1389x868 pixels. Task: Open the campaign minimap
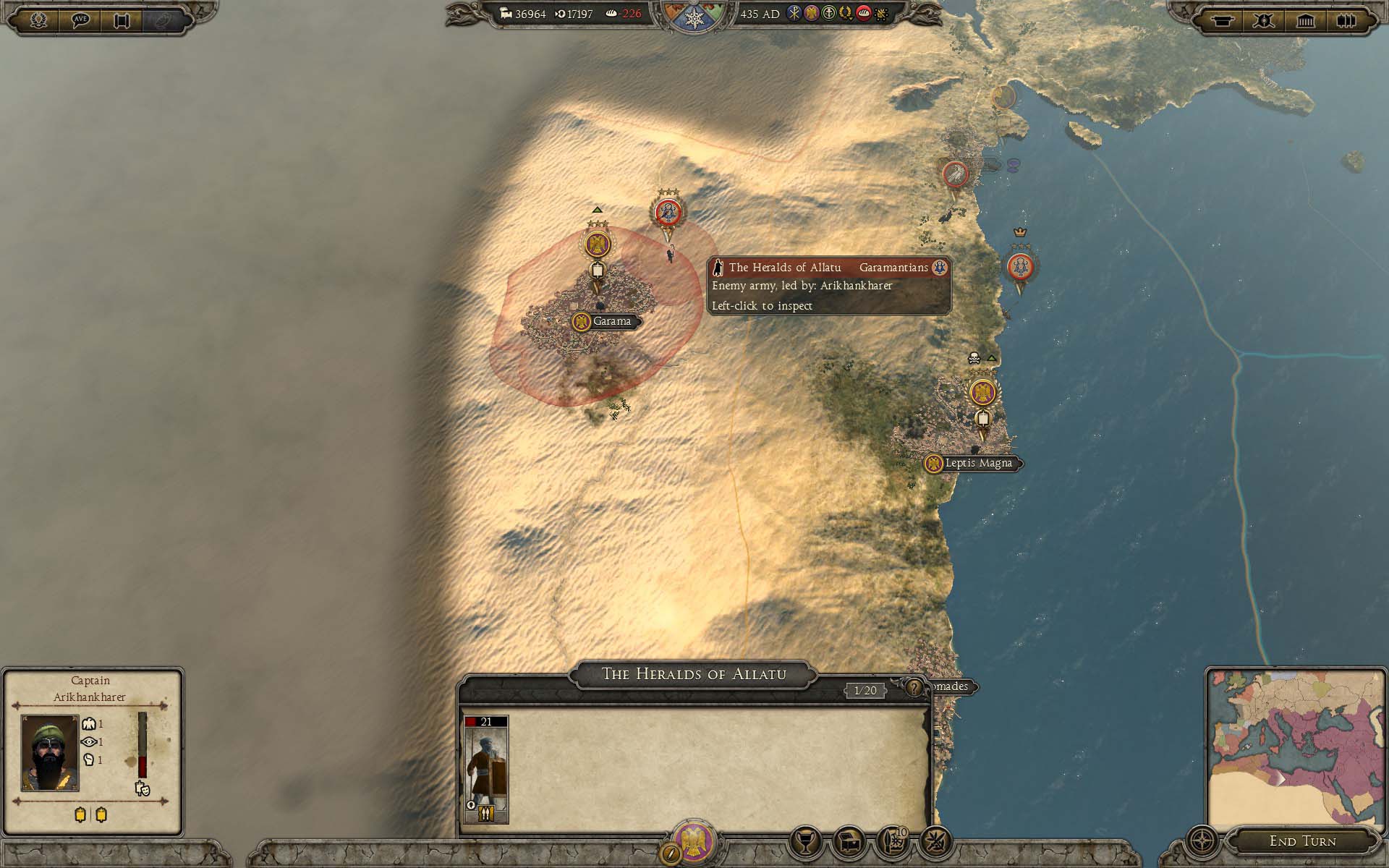tap(1295, 749)
